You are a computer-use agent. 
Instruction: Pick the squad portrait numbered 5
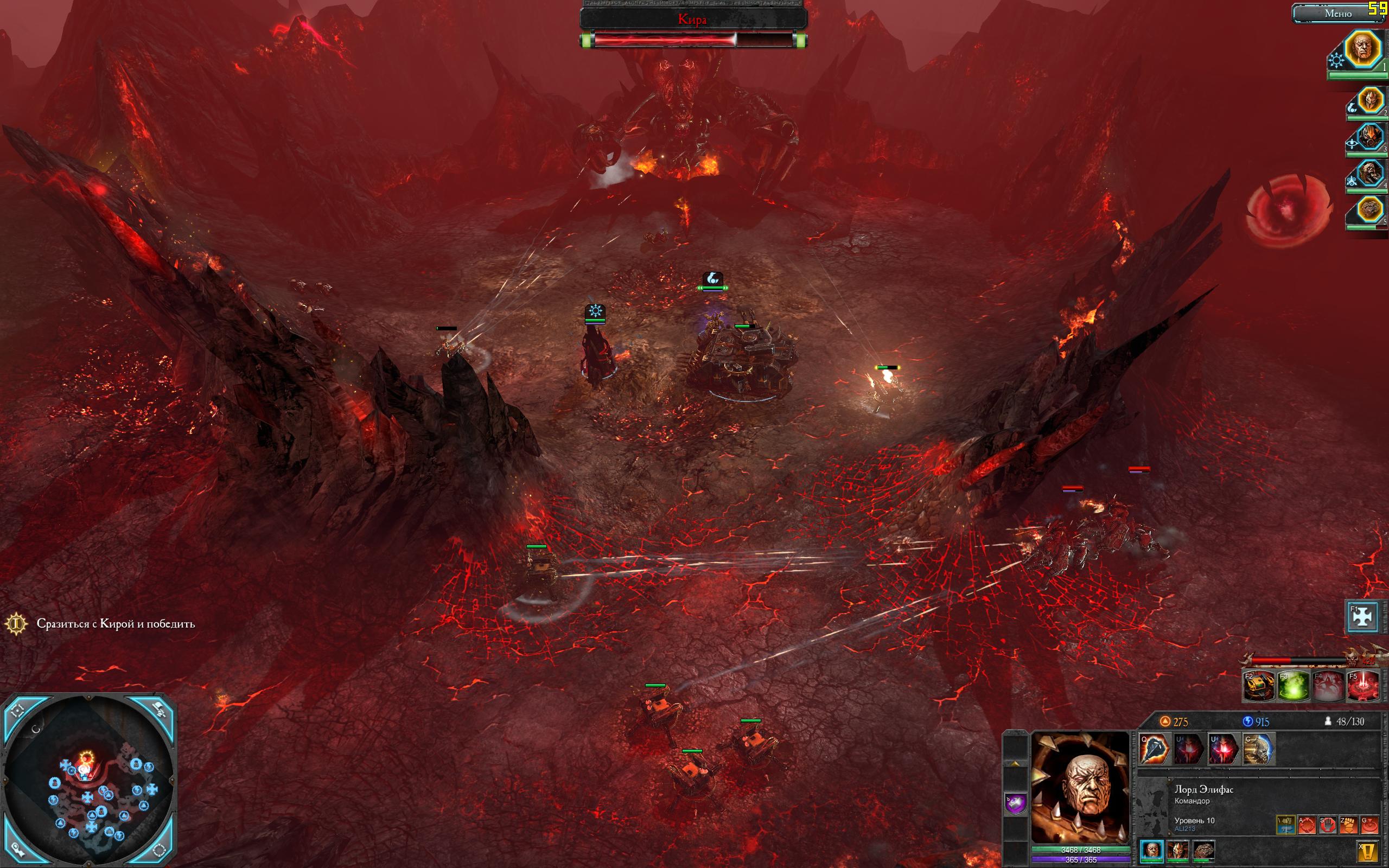pos(1369,210)
